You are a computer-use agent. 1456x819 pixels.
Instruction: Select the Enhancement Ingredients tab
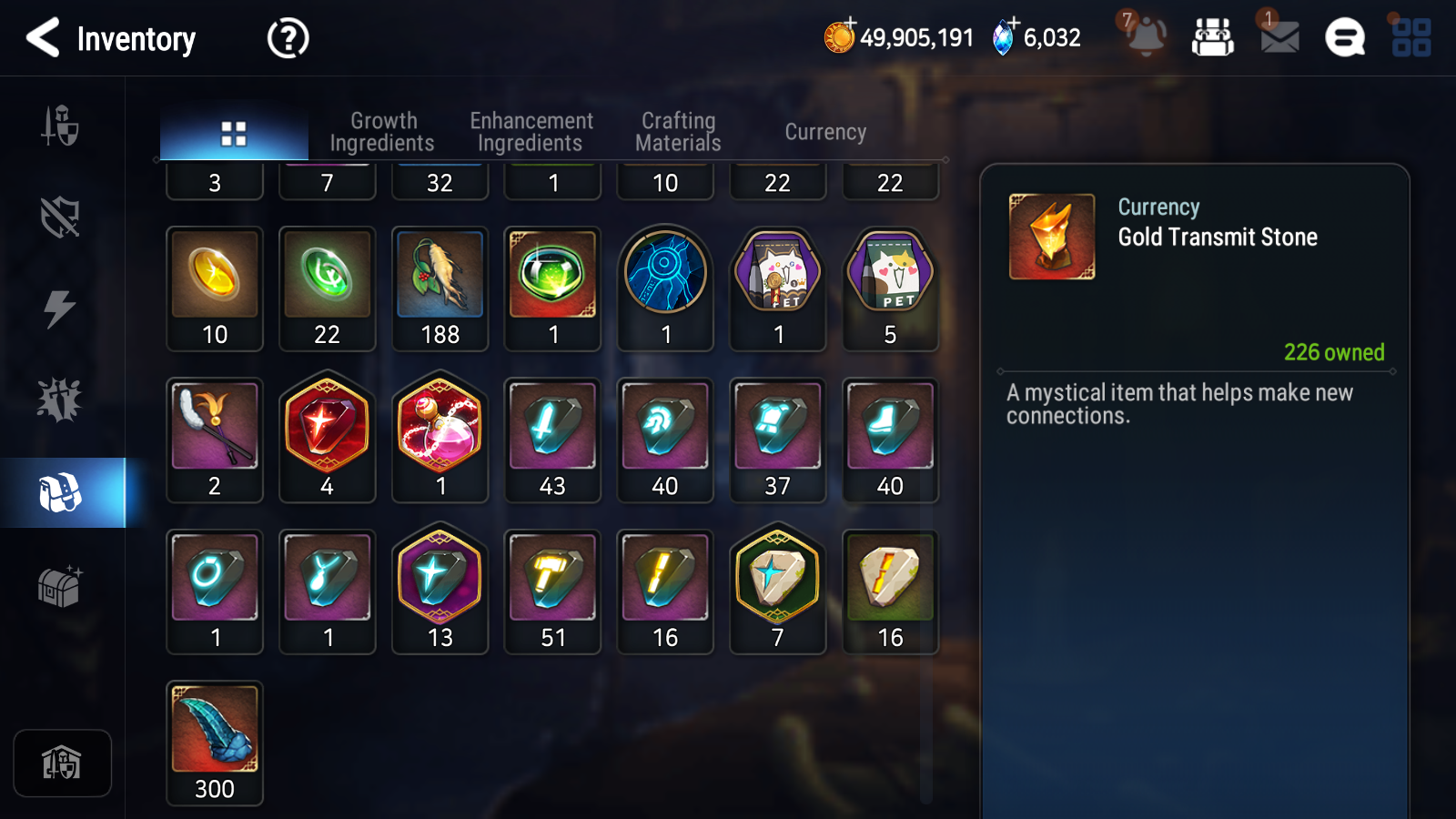pos(531,131)
